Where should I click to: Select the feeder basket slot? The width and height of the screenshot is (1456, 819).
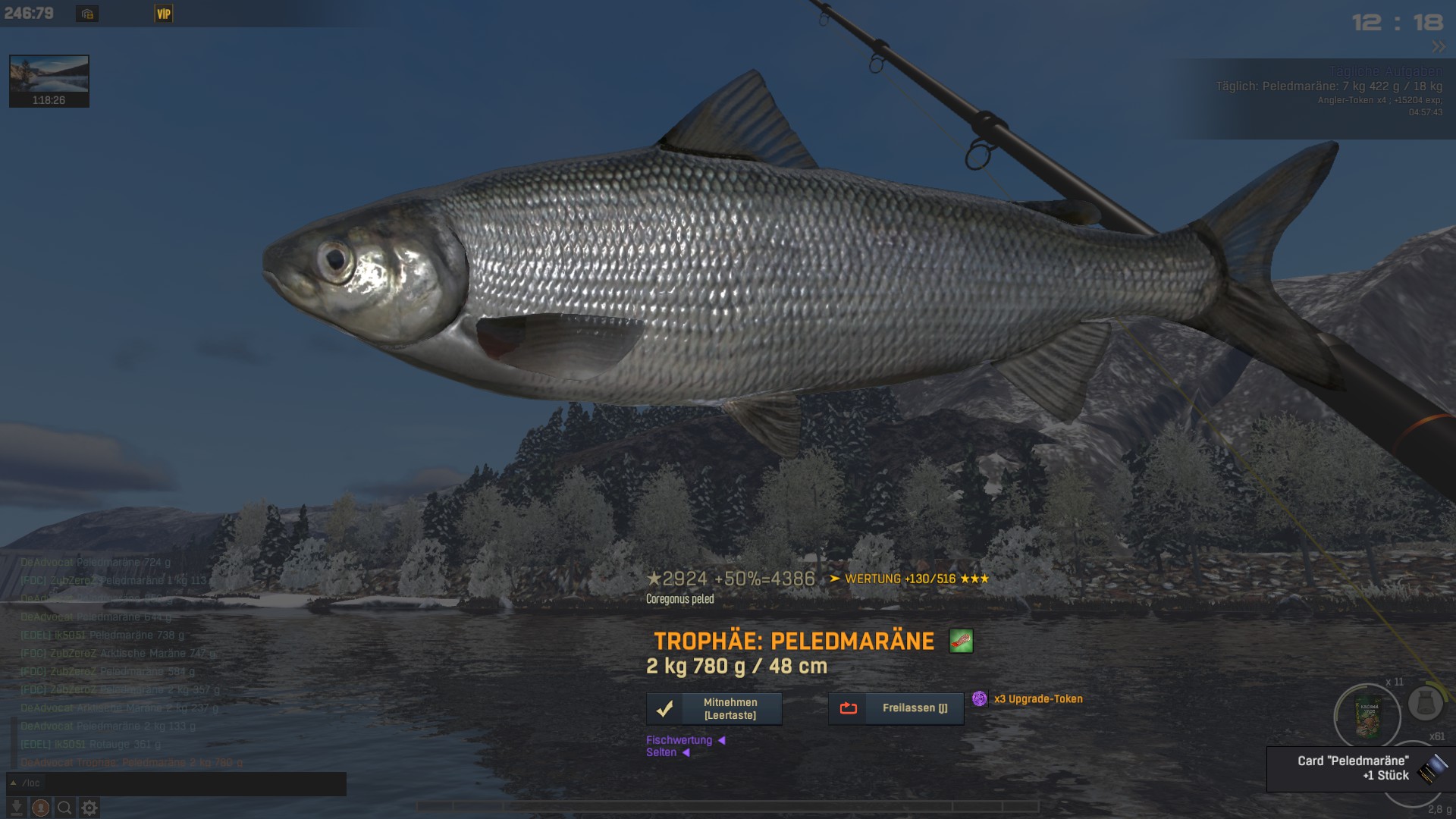click(1425, 704)
